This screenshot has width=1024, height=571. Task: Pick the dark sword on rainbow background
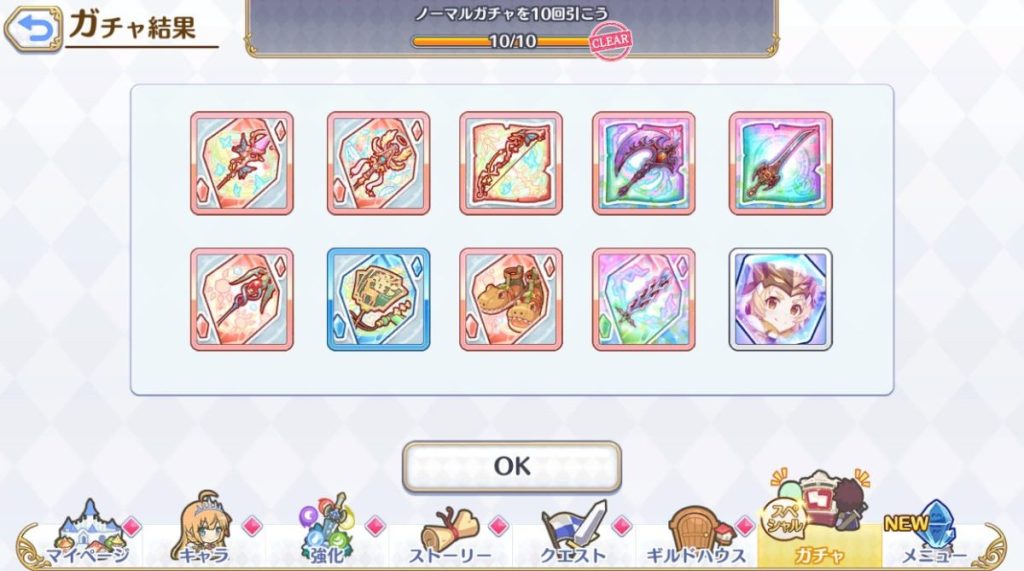[780, 163]
